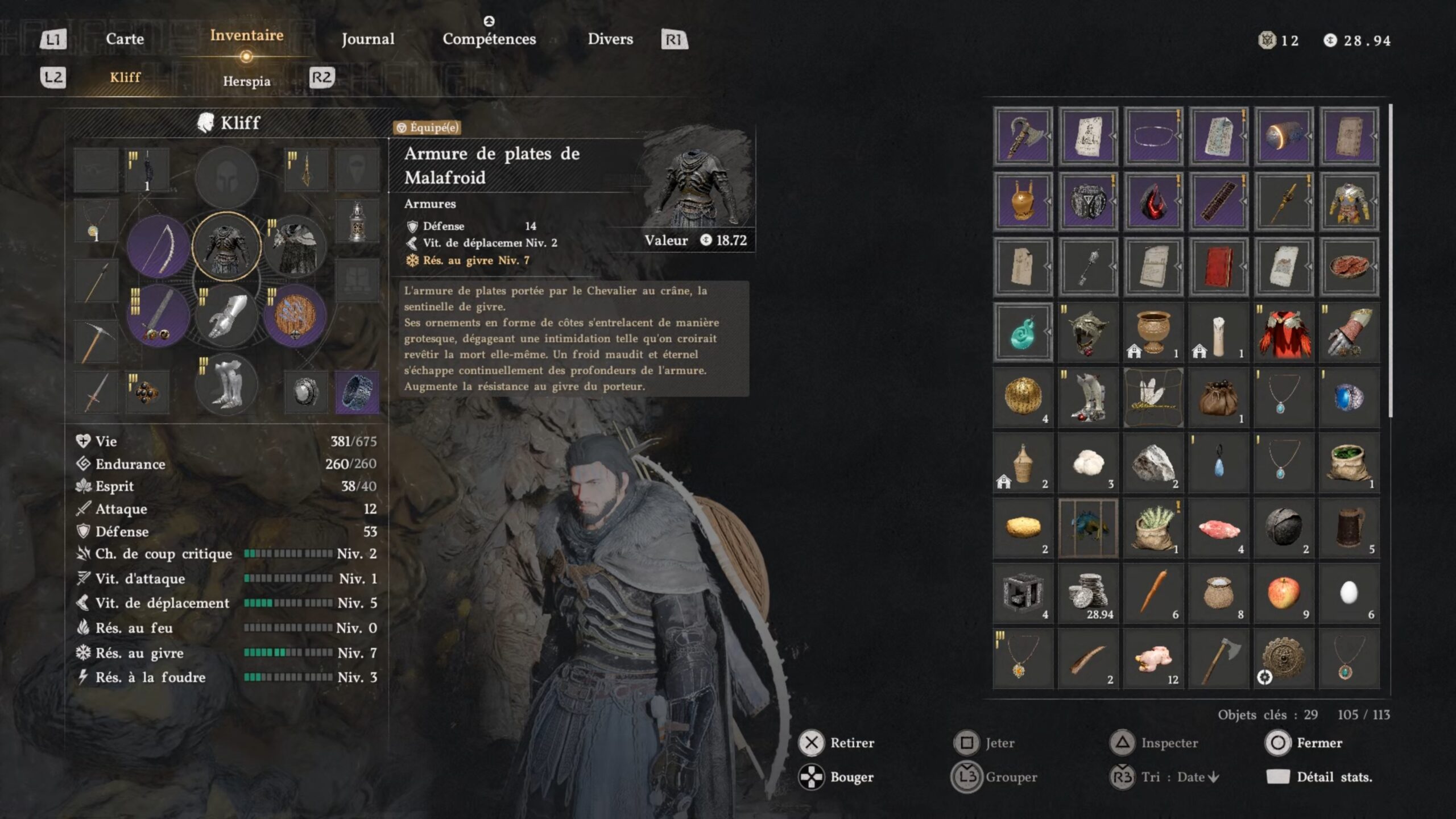Switch to the Journal tab
The width and height of the screenshot is (1456, 819).
click(367, 39)
